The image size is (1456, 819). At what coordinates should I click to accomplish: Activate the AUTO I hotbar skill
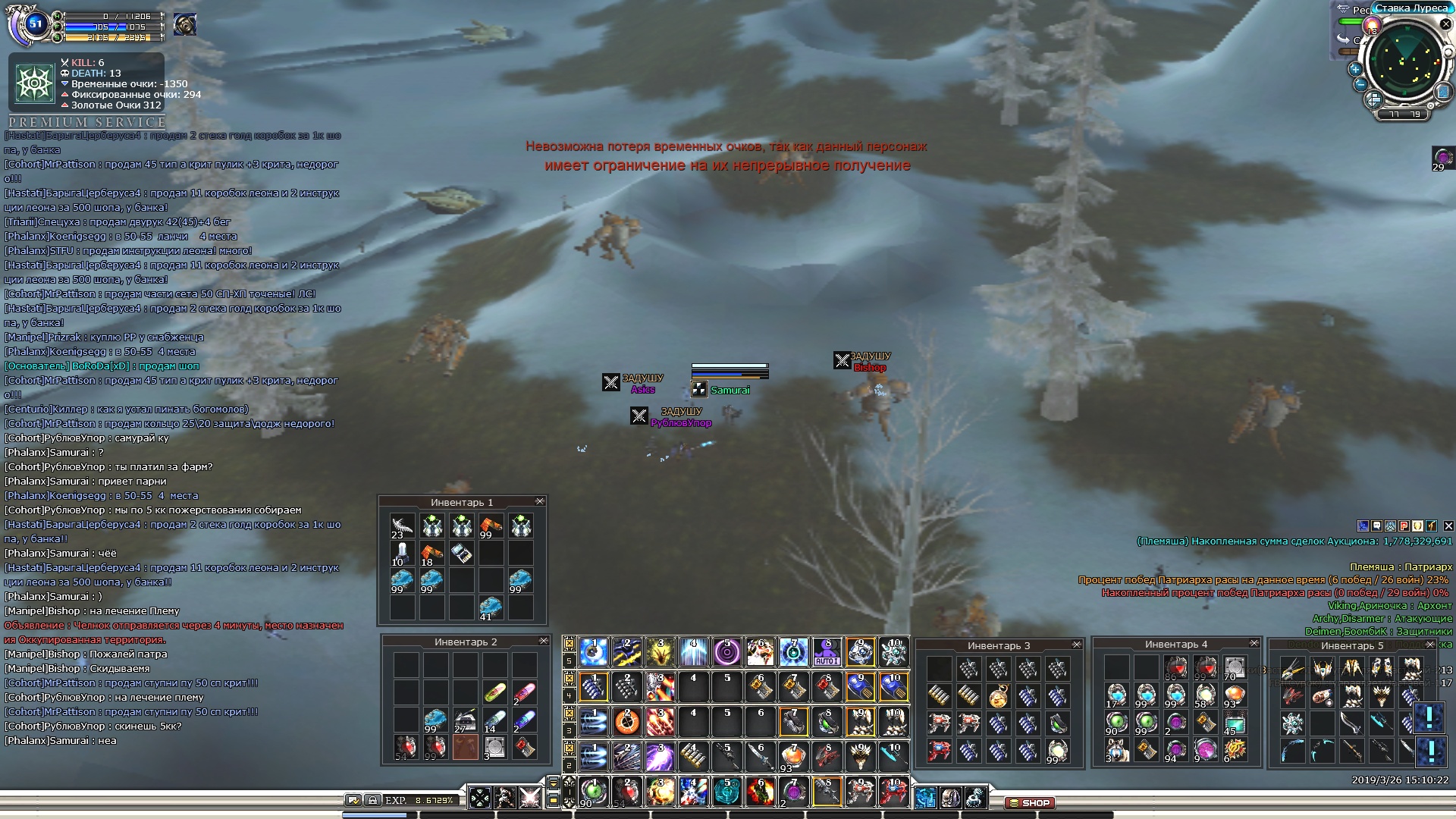pos(827,652)
